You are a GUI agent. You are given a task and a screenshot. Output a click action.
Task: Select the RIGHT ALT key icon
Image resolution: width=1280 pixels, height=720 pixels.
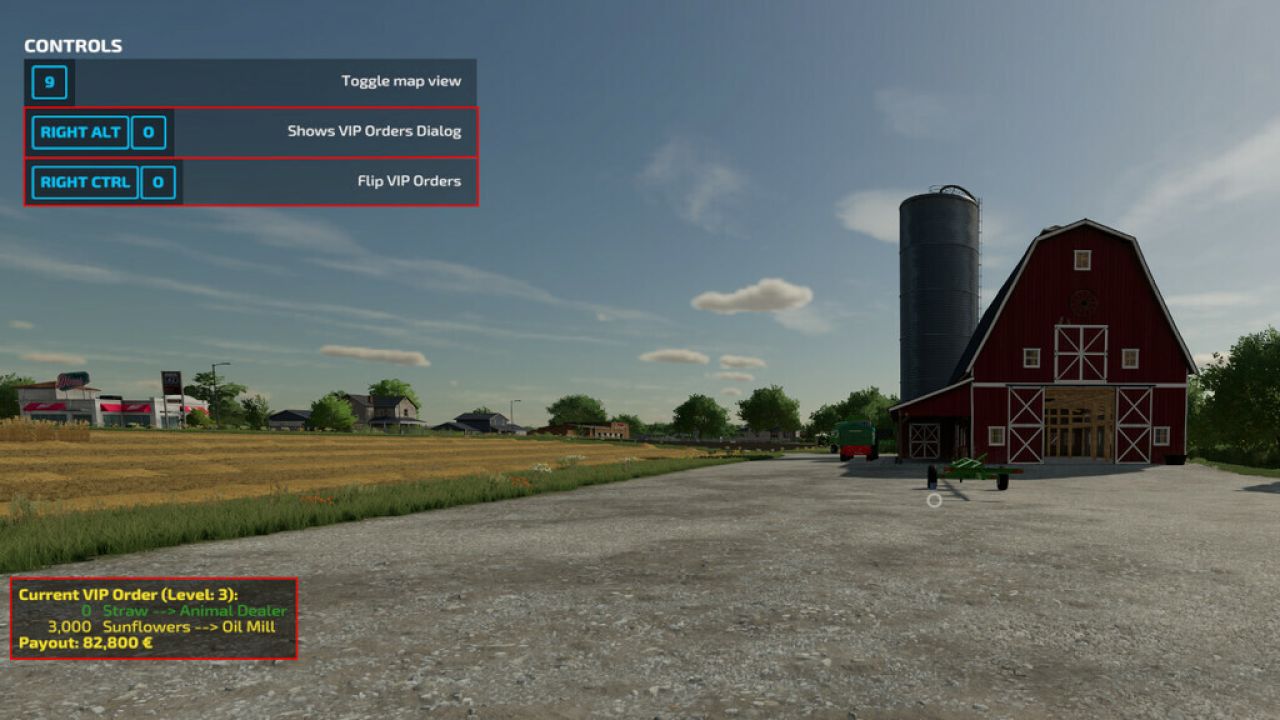[x=79, y=132]
